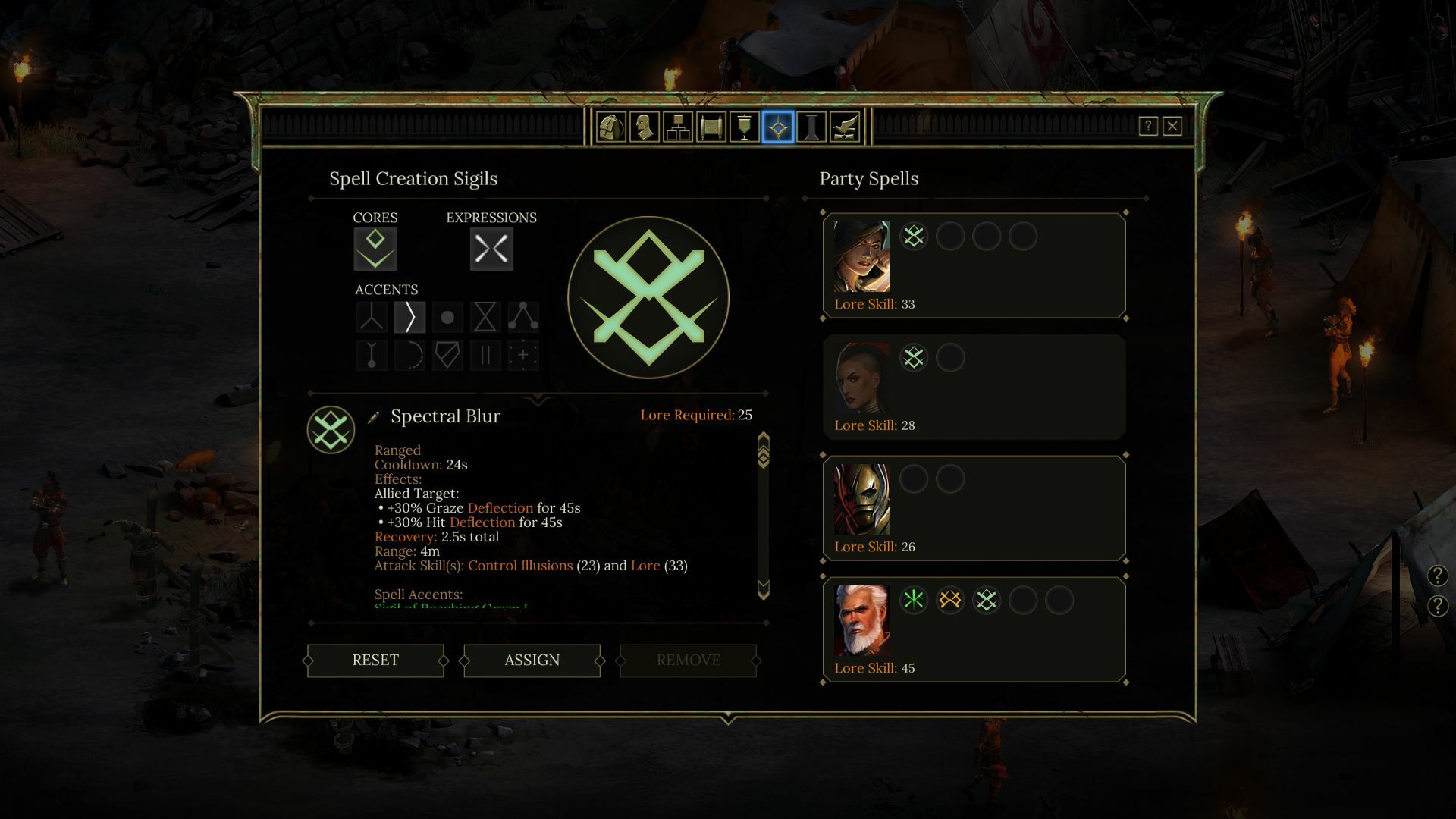Select the Spell Creation diamond toolbar icon
This screenshot has height=819, width=1456.
click(775, 127)
